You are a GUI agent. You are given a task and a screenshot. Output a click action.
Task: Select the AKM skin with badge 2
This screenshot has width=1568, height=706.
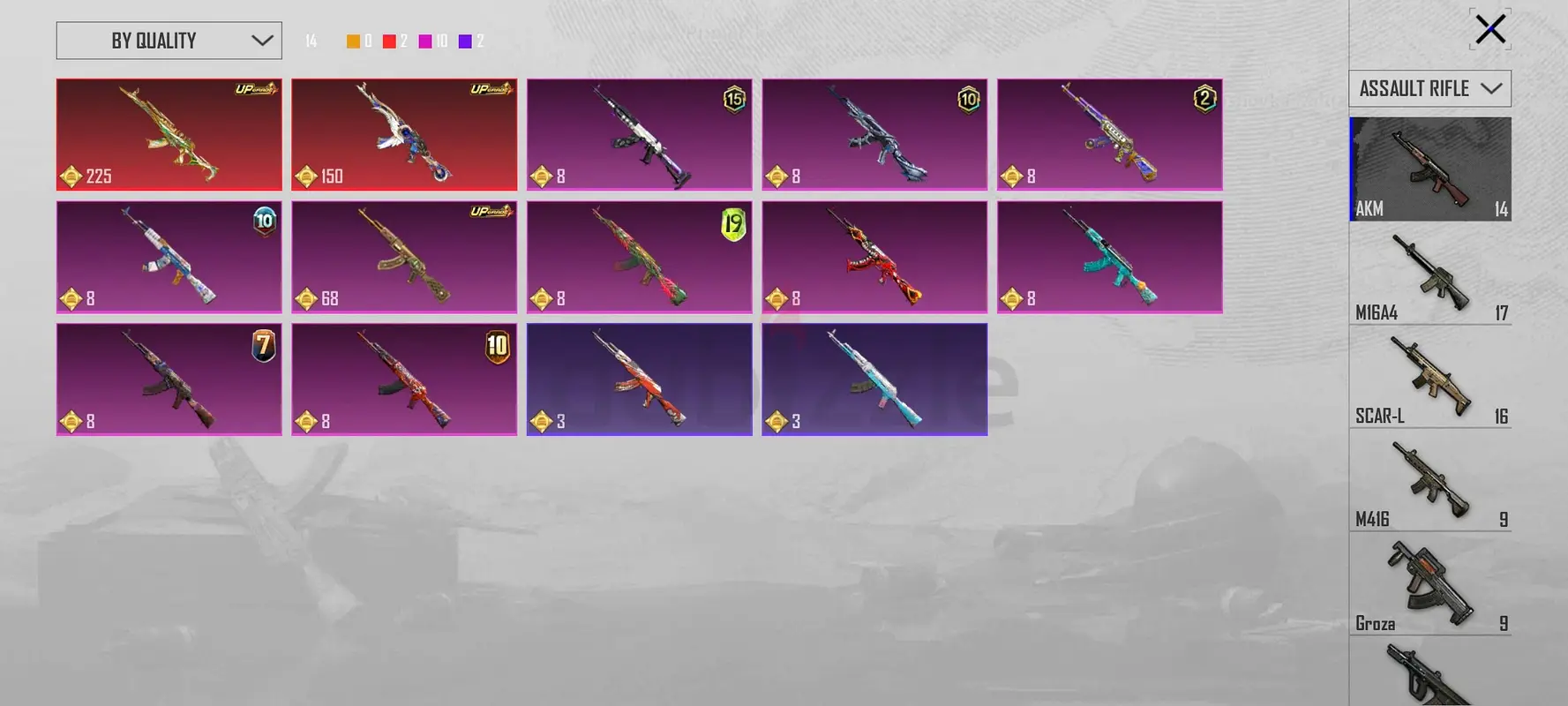[1109, 134]
